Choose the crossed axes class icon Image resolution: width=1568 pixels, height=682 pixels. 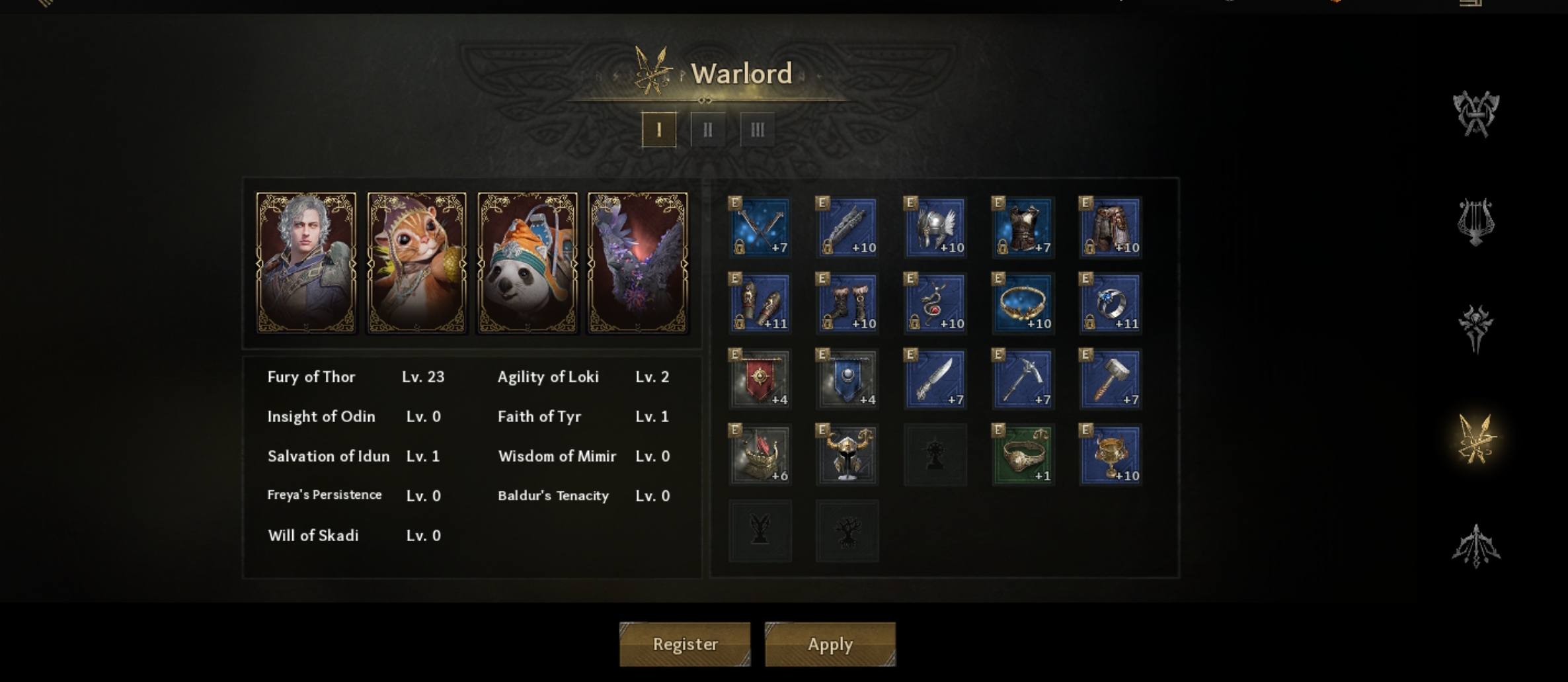(1475, 114)
